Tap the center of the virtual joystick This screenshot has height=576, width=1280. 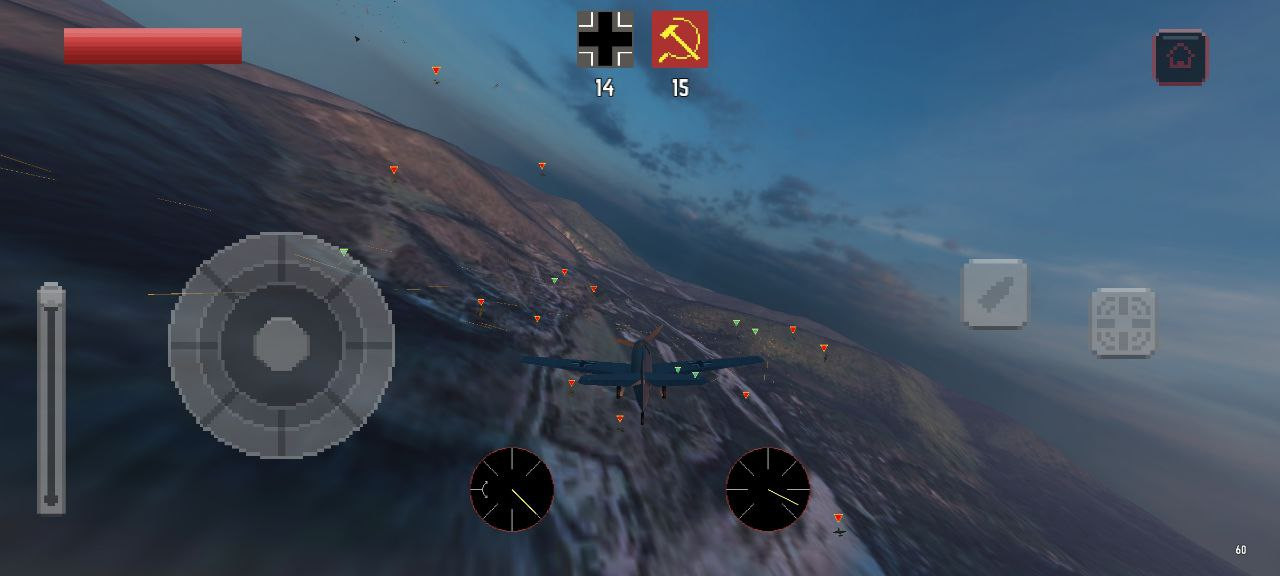click(x=281, y=345)
